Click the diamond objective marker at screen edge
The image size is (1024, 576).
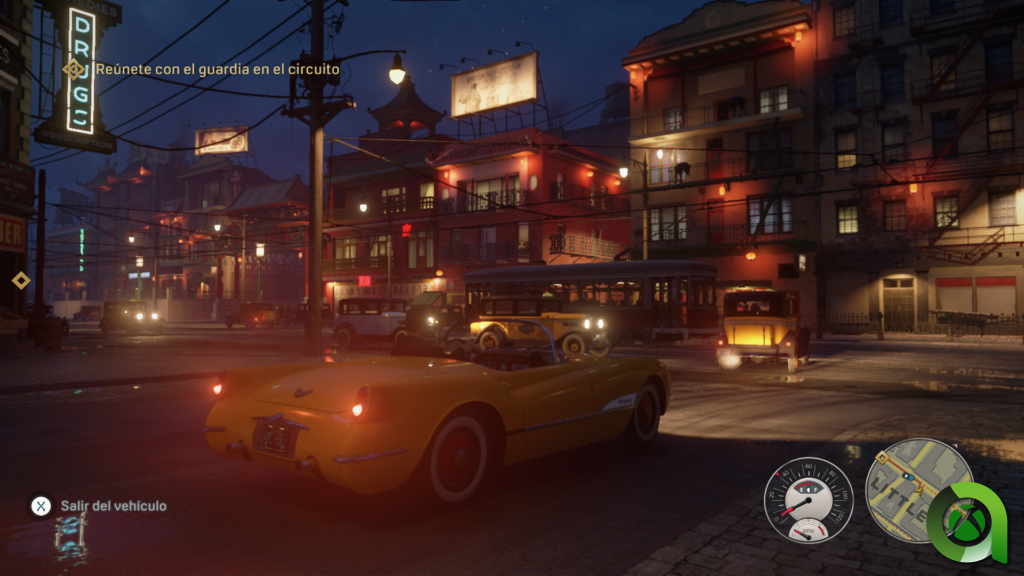pos(21,280)
